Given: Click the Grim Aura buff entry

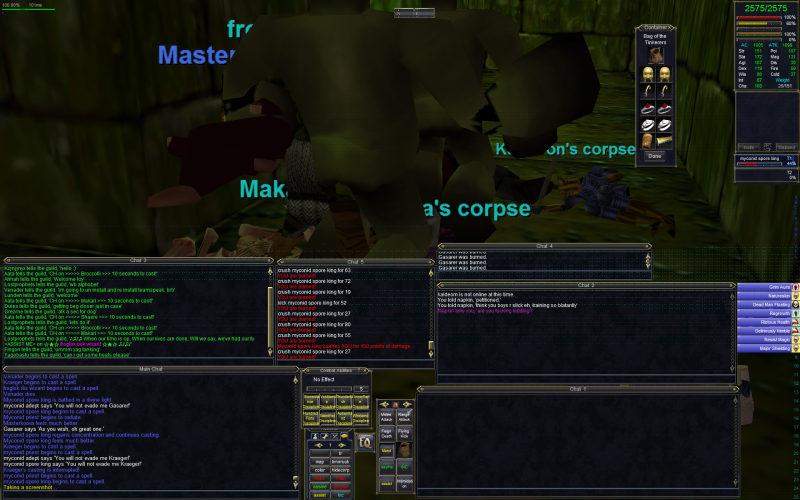Looking at the screenshot, I should click(x=768, y=287).
